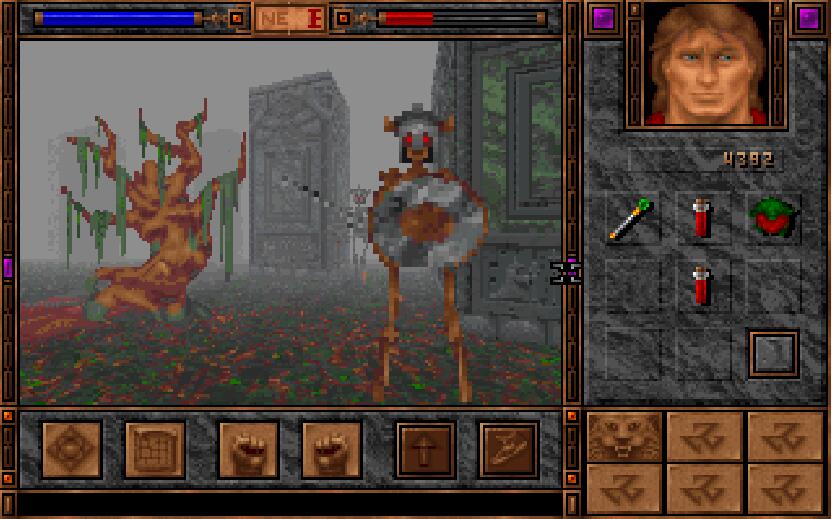Open the grid map button
The image size is (832, 519).
[x=154, y=449]
